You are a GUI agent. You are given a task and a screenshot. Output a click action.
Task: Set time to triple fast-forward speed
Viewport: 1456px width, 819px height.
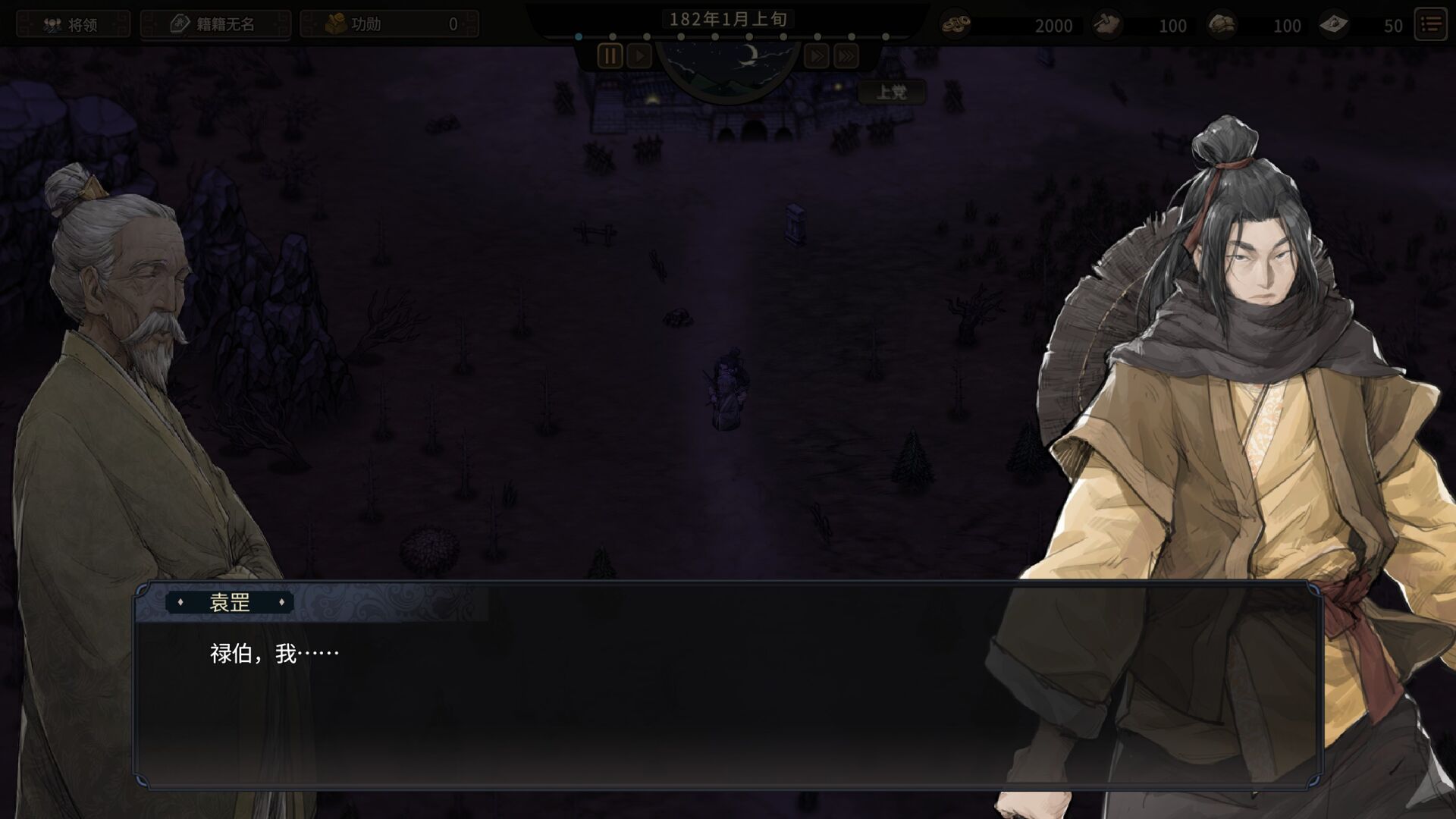pos(846,56)
